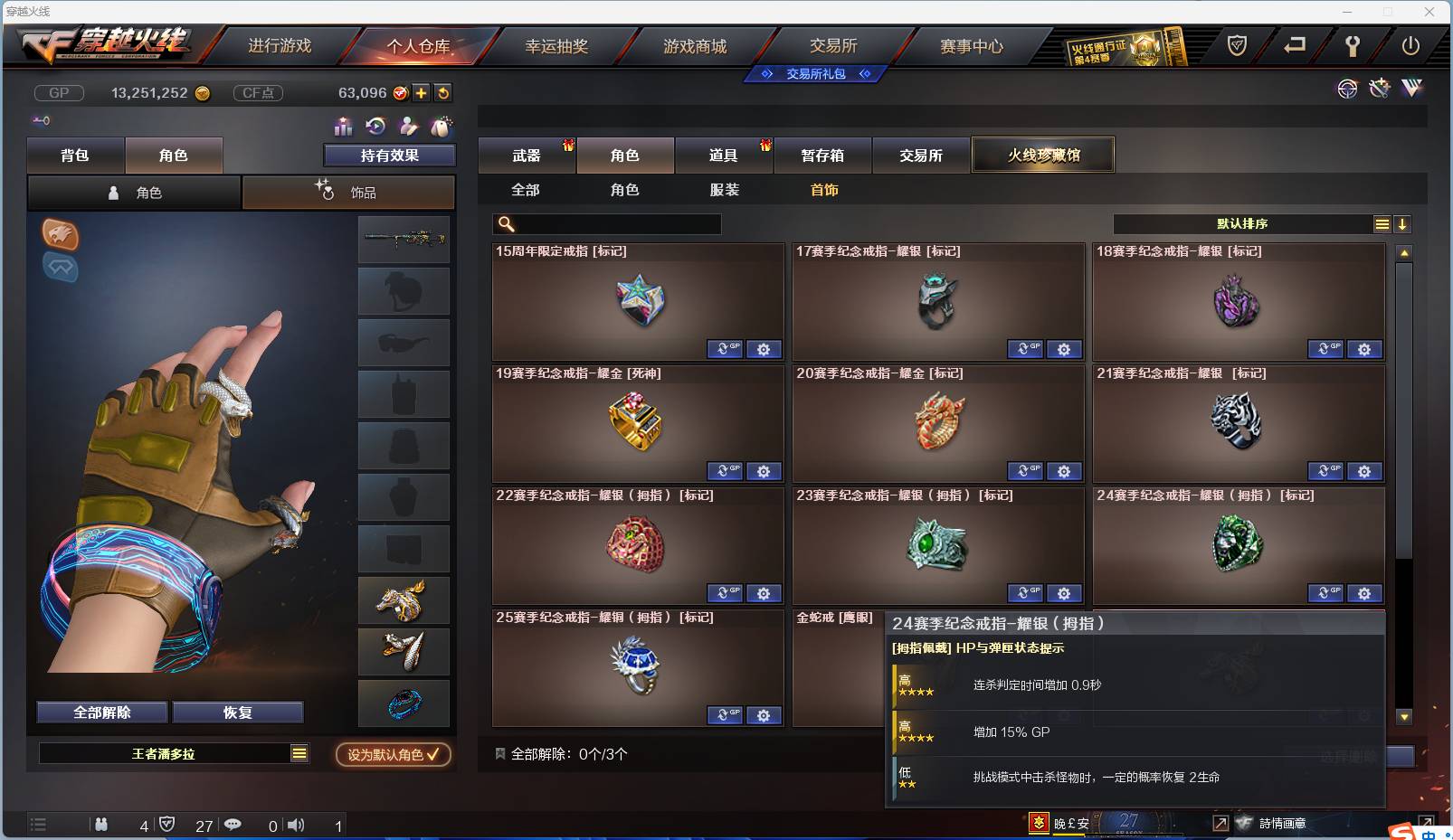1453x840 pixels.
Task: Select the bar chart stats icon above character panel
Action: [x=342, y=126]
